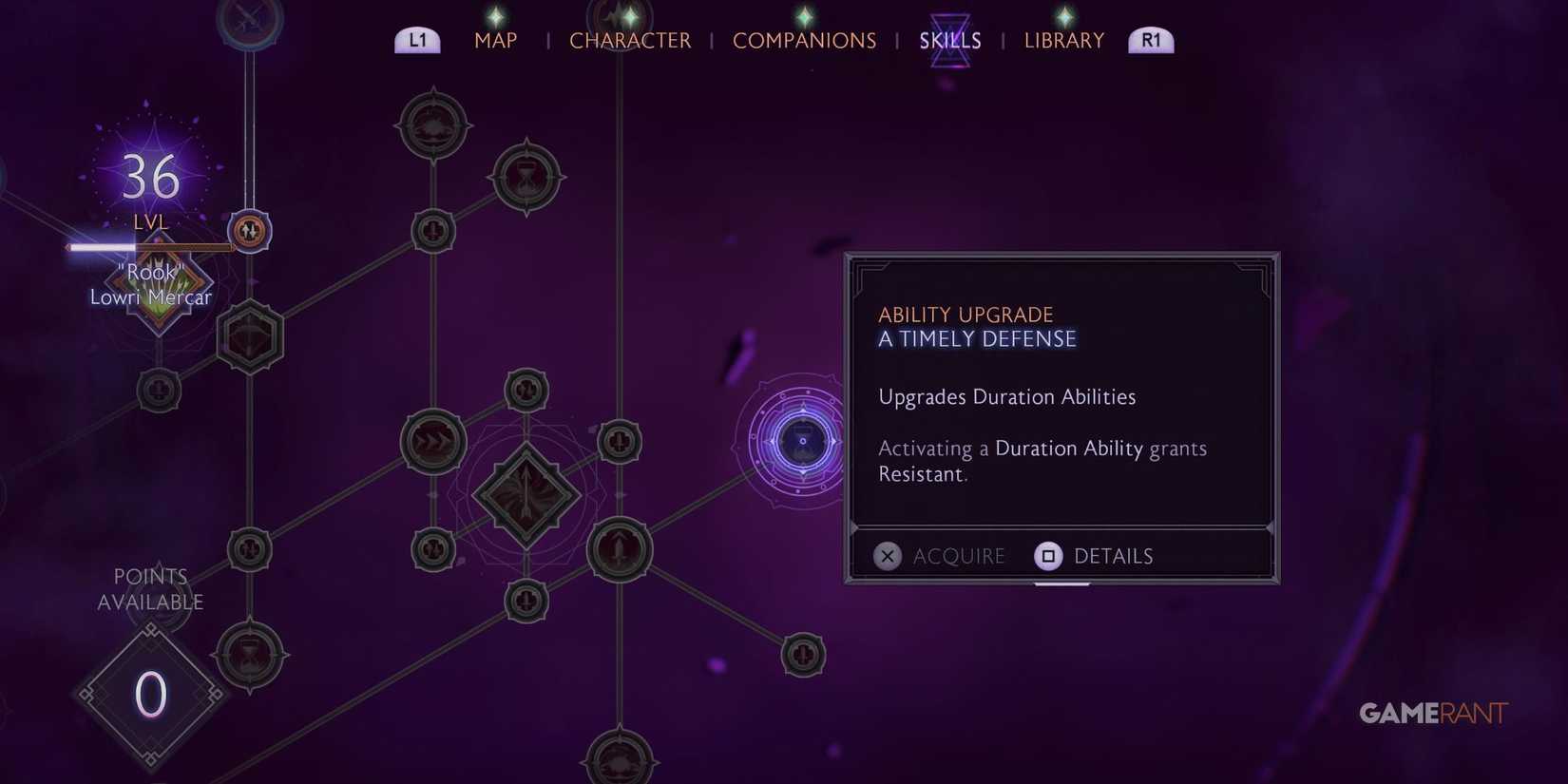Pick the triple-arrow skill node
Viewport: 1568px width, 784px height.
pos(432,440)
